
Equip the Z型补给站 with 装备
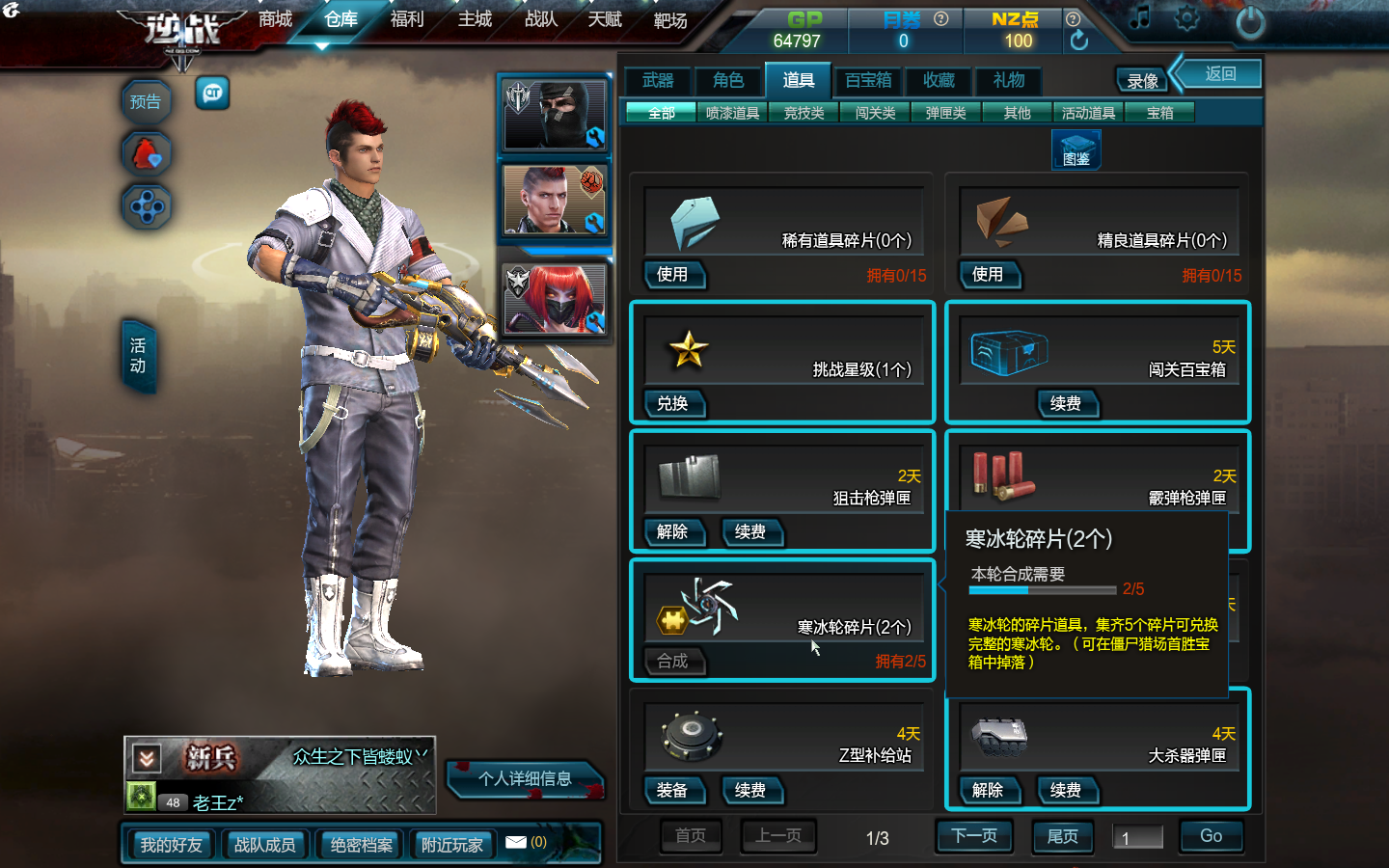(672, 791)
